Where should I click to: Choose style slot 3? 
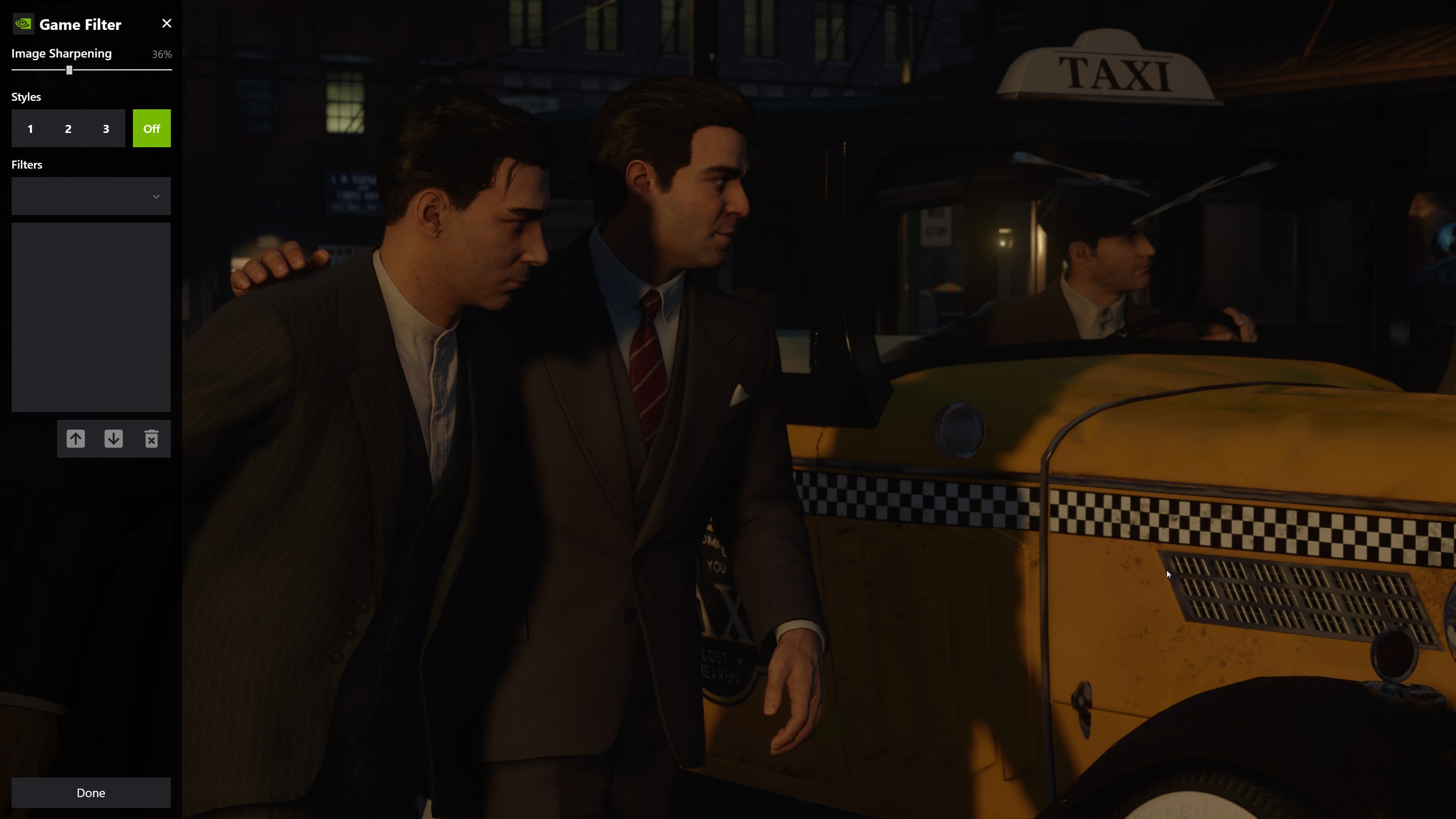tap(106, 129)
